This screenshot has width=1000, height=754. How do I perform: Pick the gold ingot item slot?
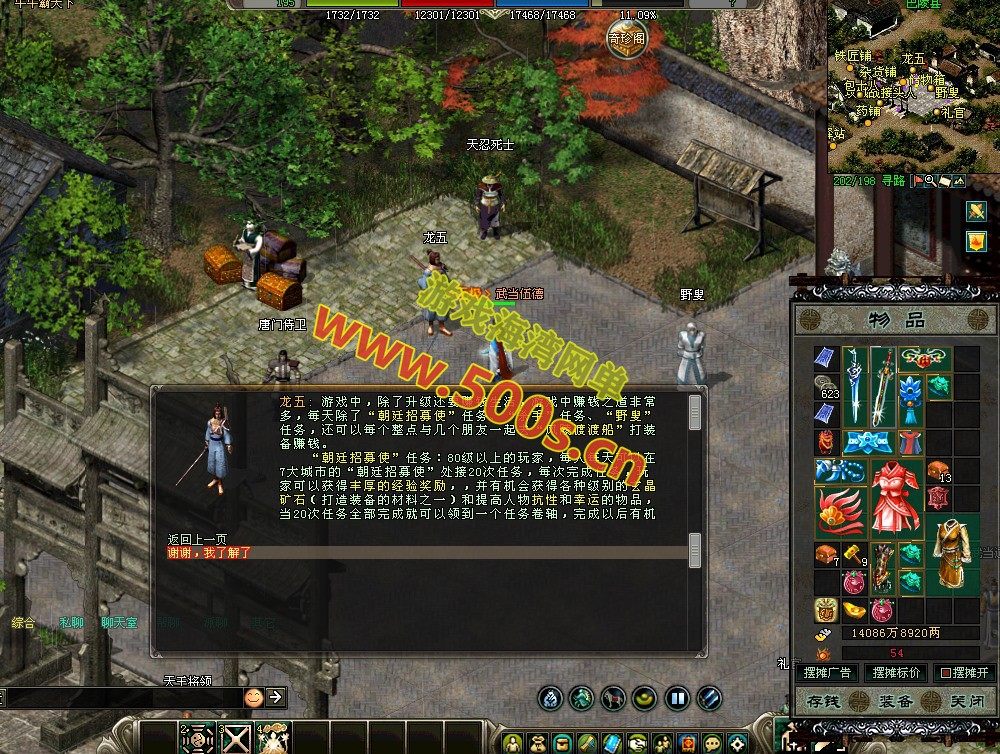point(855,608)
